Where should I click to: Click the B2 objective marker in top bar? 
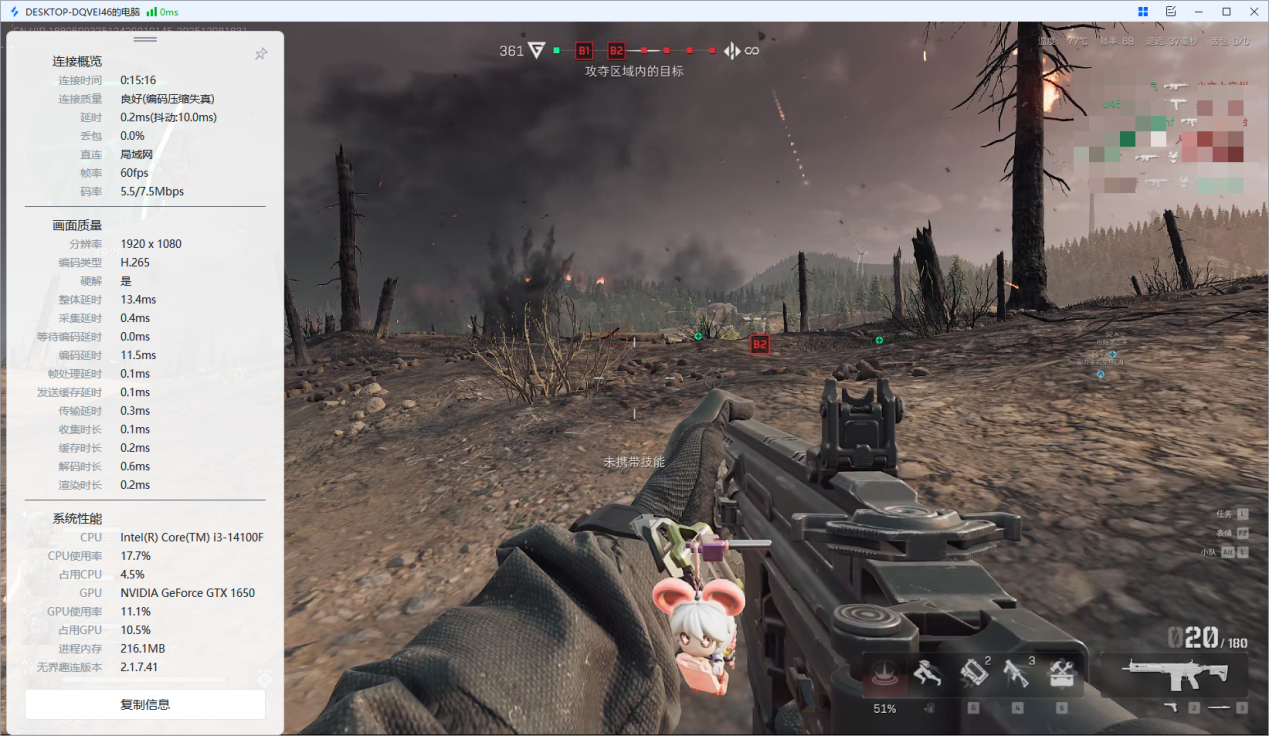click(x=616, y=50)
